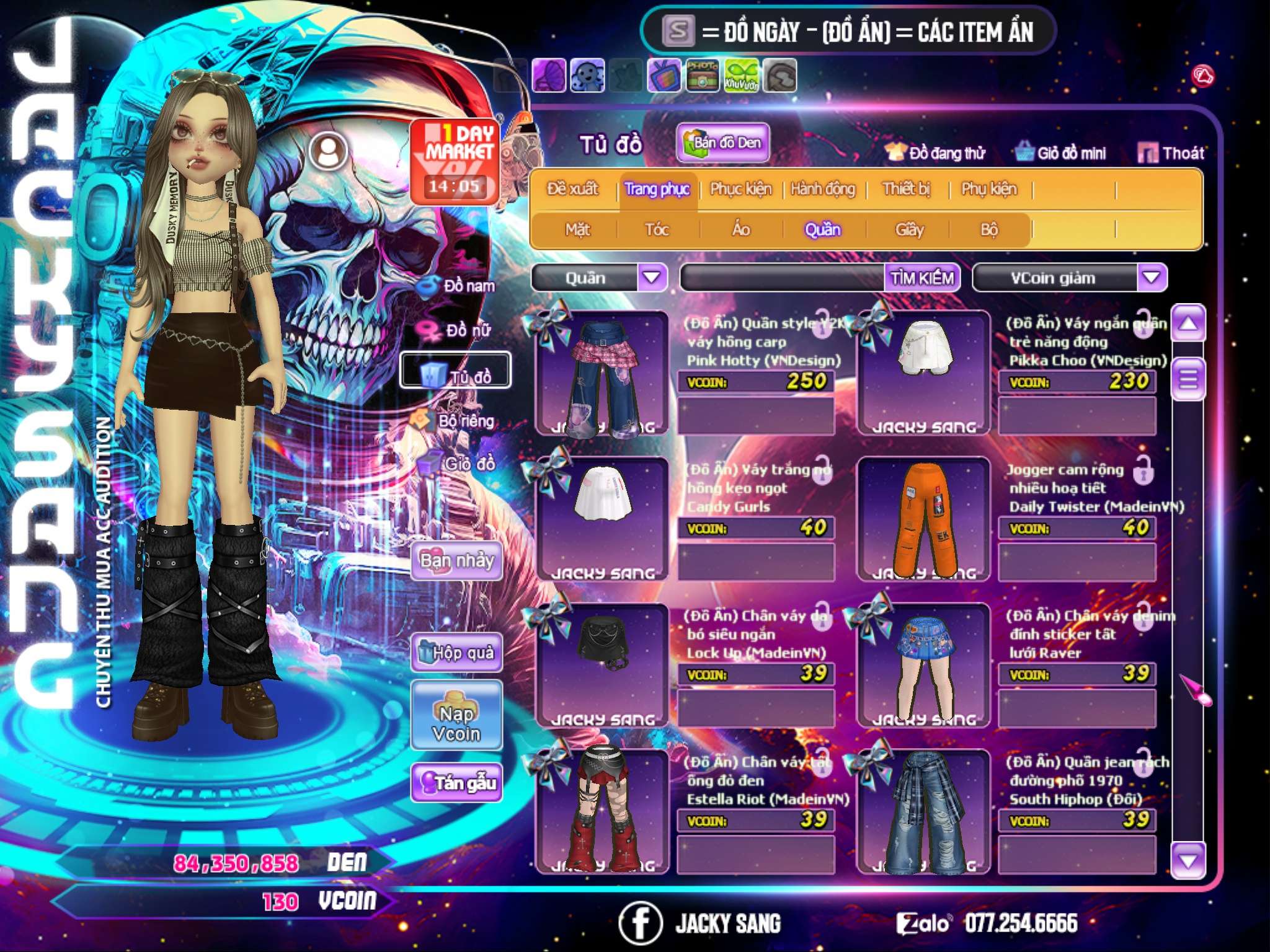1270x952 pixels.
Task: Switch to the Giày subcategory
Action: (909, 230)
